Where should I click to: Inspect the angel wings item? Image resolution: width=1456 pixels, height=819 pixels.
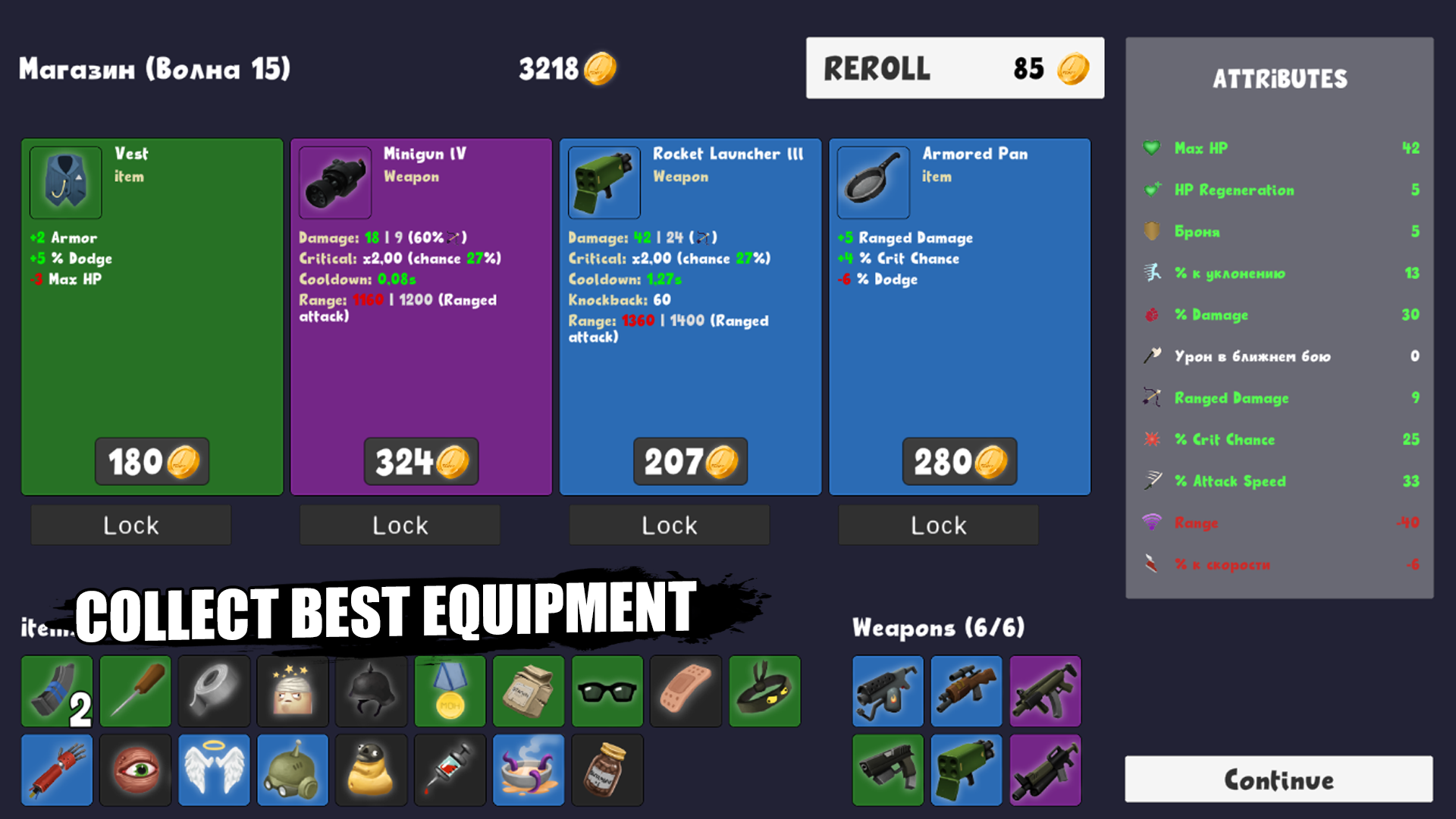pos(213,770)
